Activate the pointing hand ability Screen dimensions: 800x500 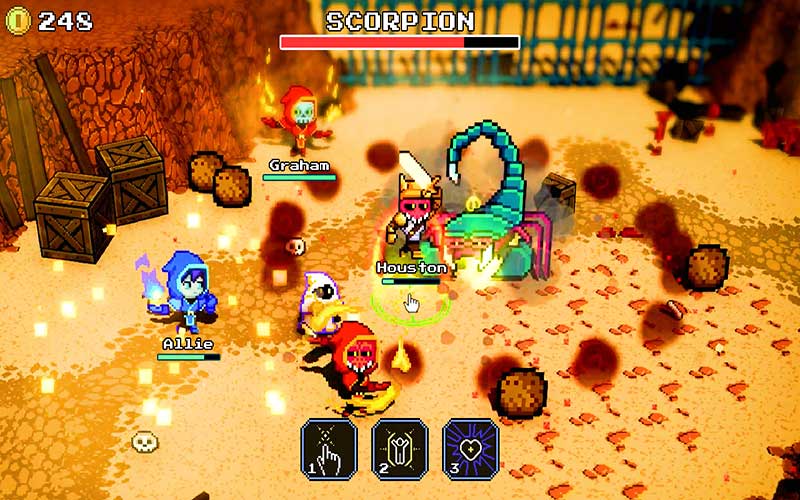click(329, 448)
